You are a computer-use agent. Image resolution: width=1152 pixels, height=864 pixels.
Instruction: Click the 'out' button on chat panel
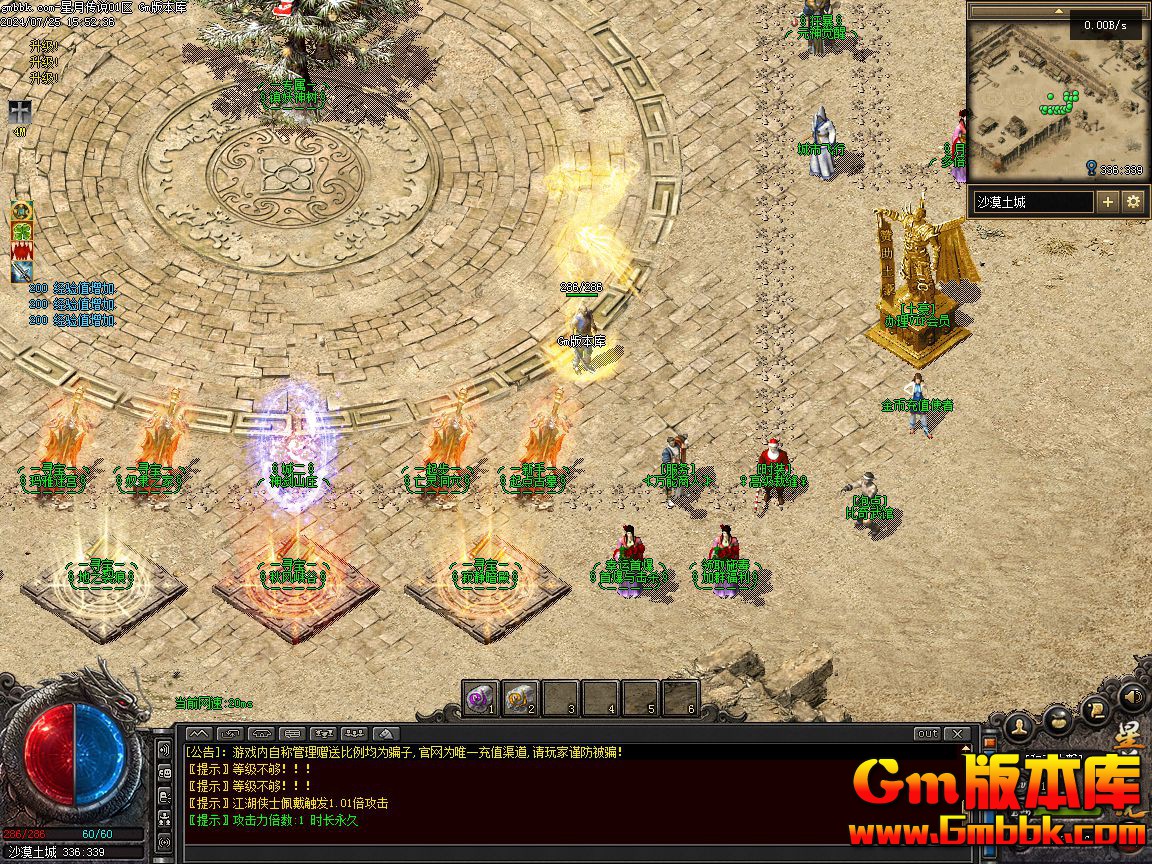tap(928, 734)
